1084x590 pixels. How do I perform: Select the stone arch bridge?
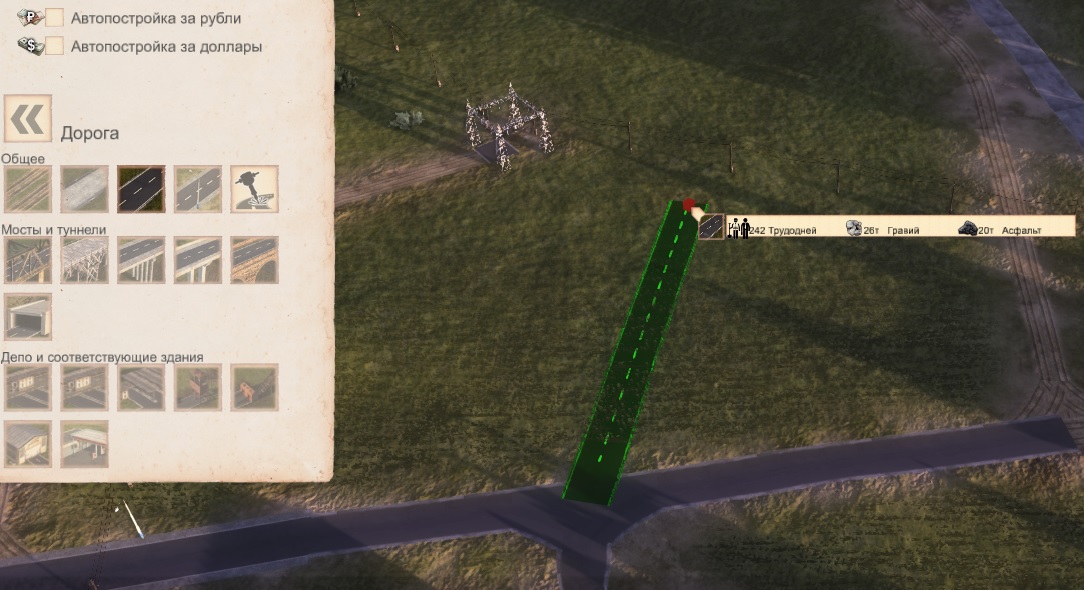(x=254, y=260)
